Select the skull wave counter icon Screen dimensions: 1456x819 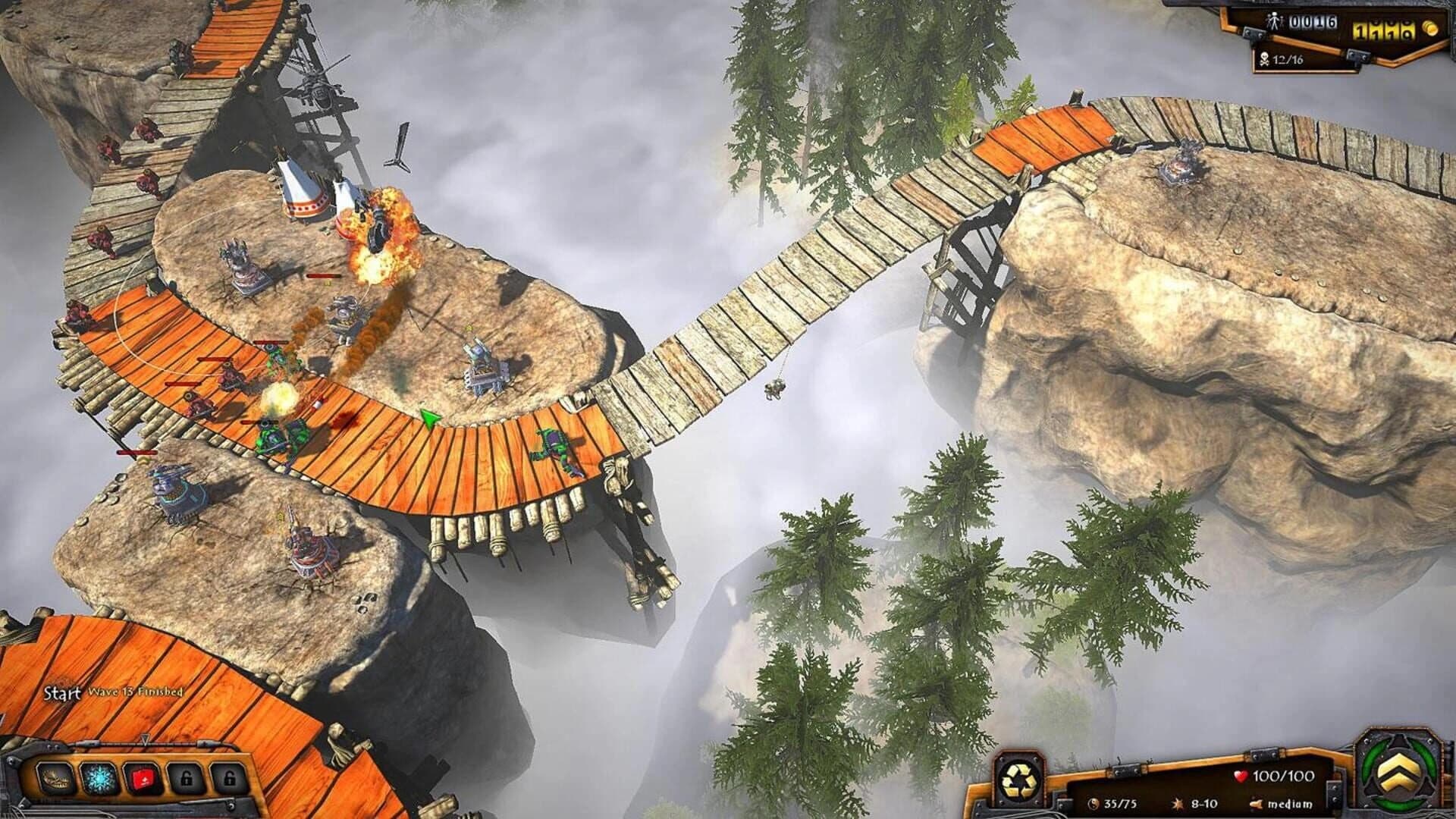1265,59
